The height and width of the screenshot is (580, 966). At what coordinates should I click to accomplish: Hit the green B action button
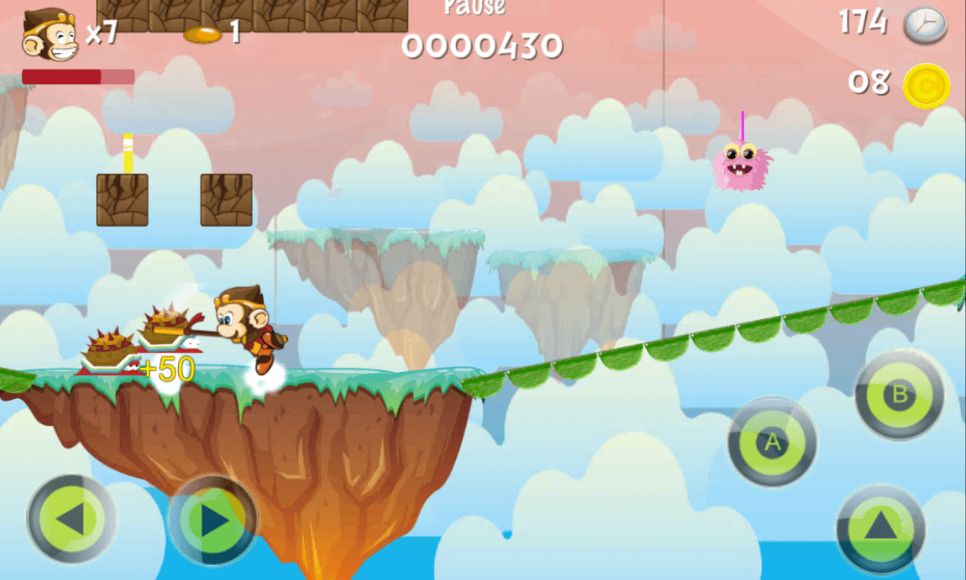click(x=898, y=394)
